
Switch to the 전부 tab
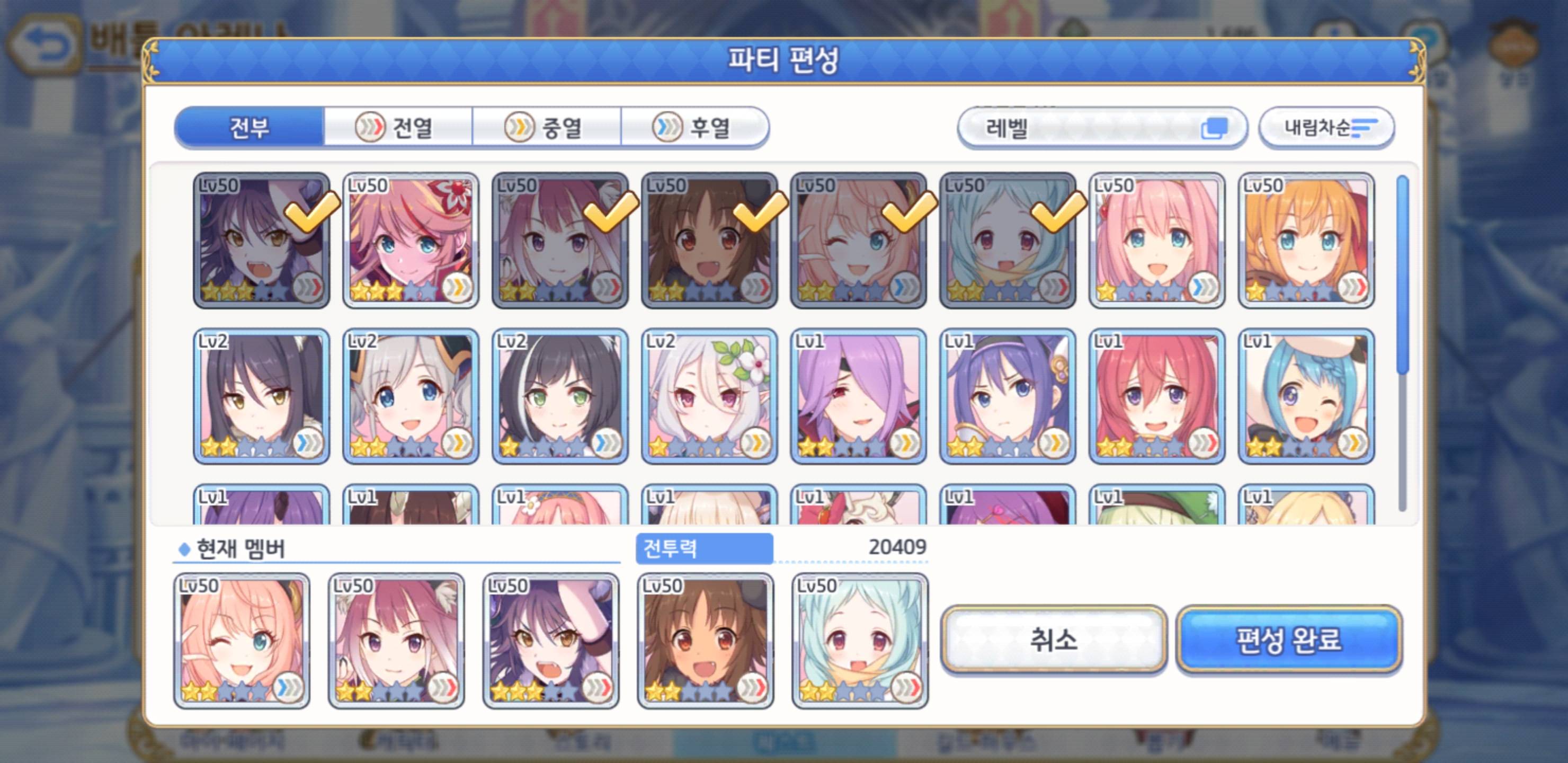point(249,128)
